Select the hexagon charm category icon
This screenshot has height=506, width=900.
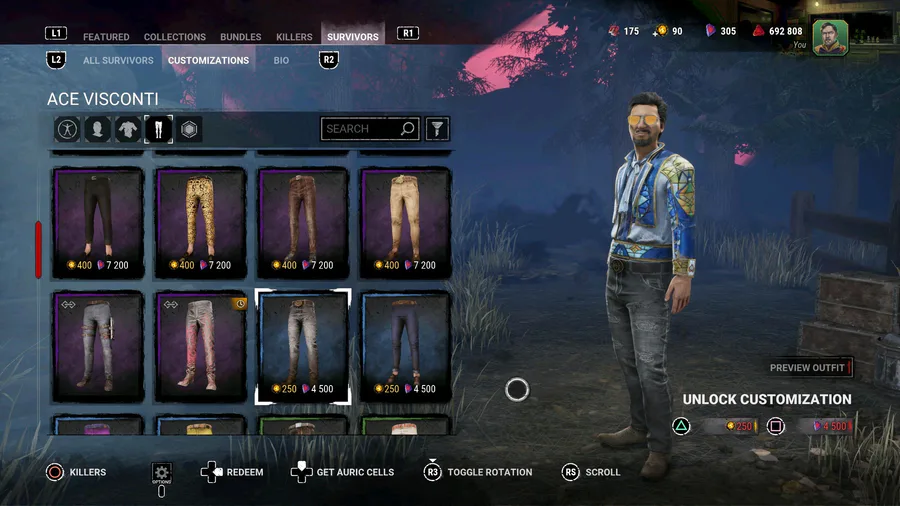coord(188,129)
